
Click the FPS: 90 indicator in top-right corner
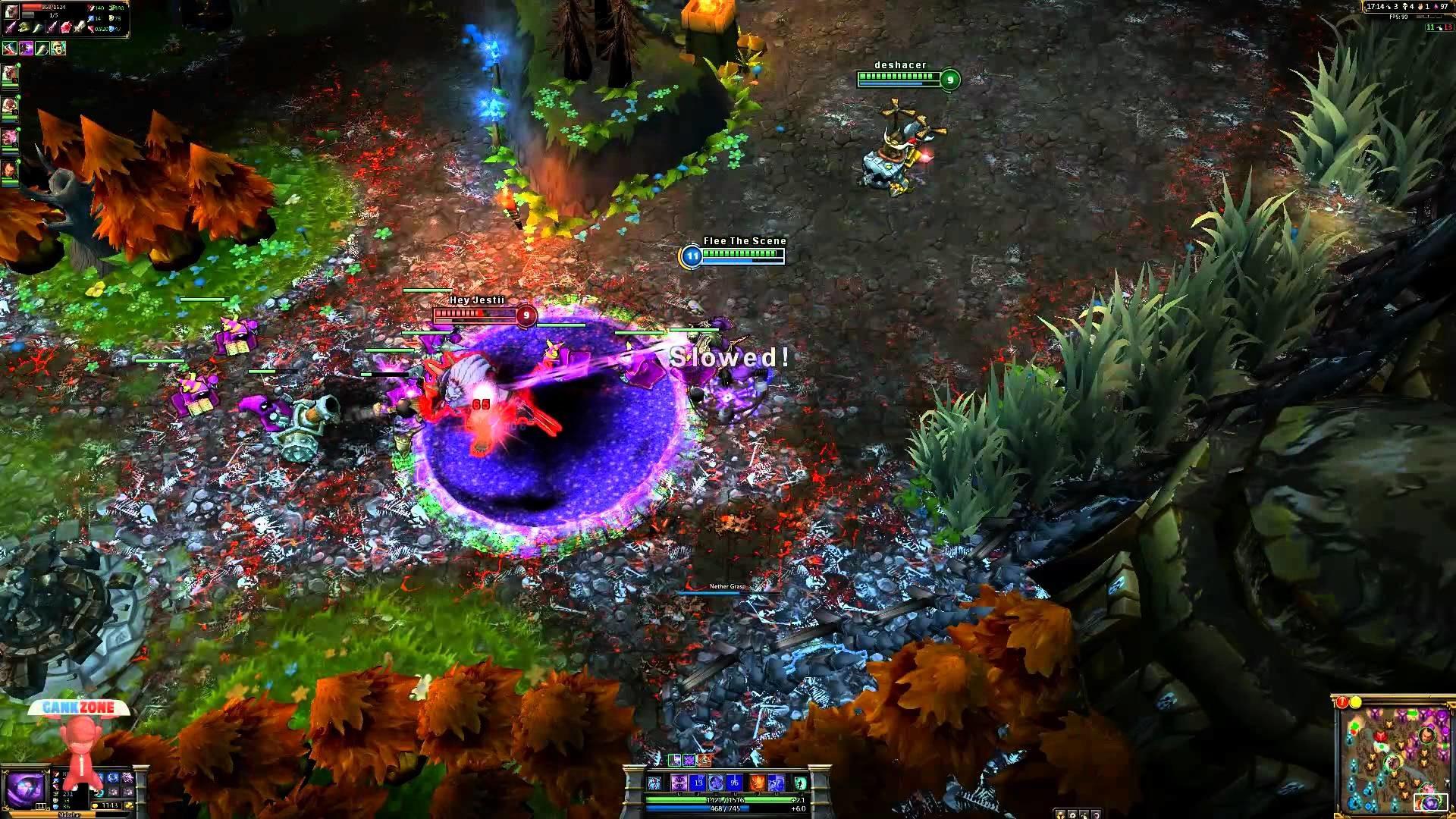tap(1398, 17)
